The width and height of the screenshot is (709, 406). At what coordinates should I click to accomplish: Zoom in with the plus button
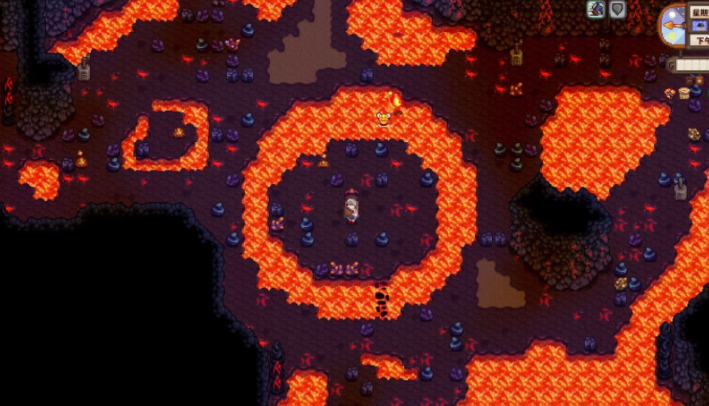(x=699, y=80)
